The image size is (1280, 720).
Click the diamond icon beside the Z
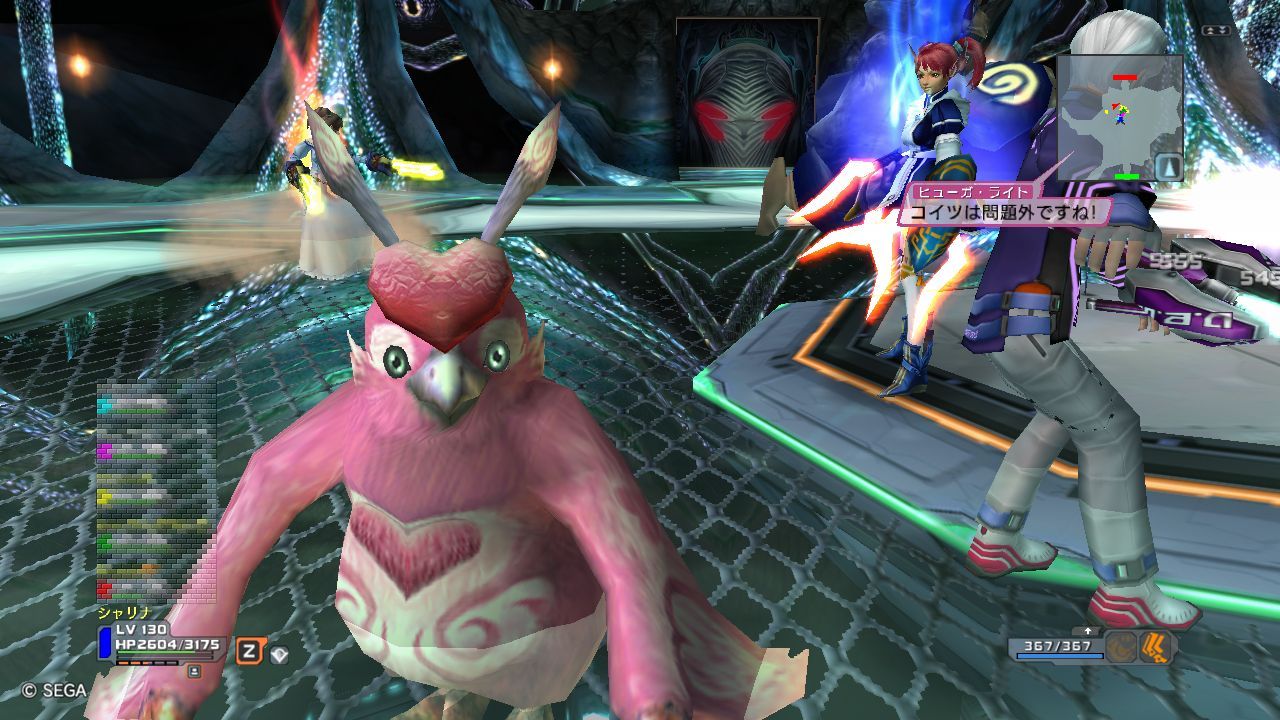(x=279, y=654)
